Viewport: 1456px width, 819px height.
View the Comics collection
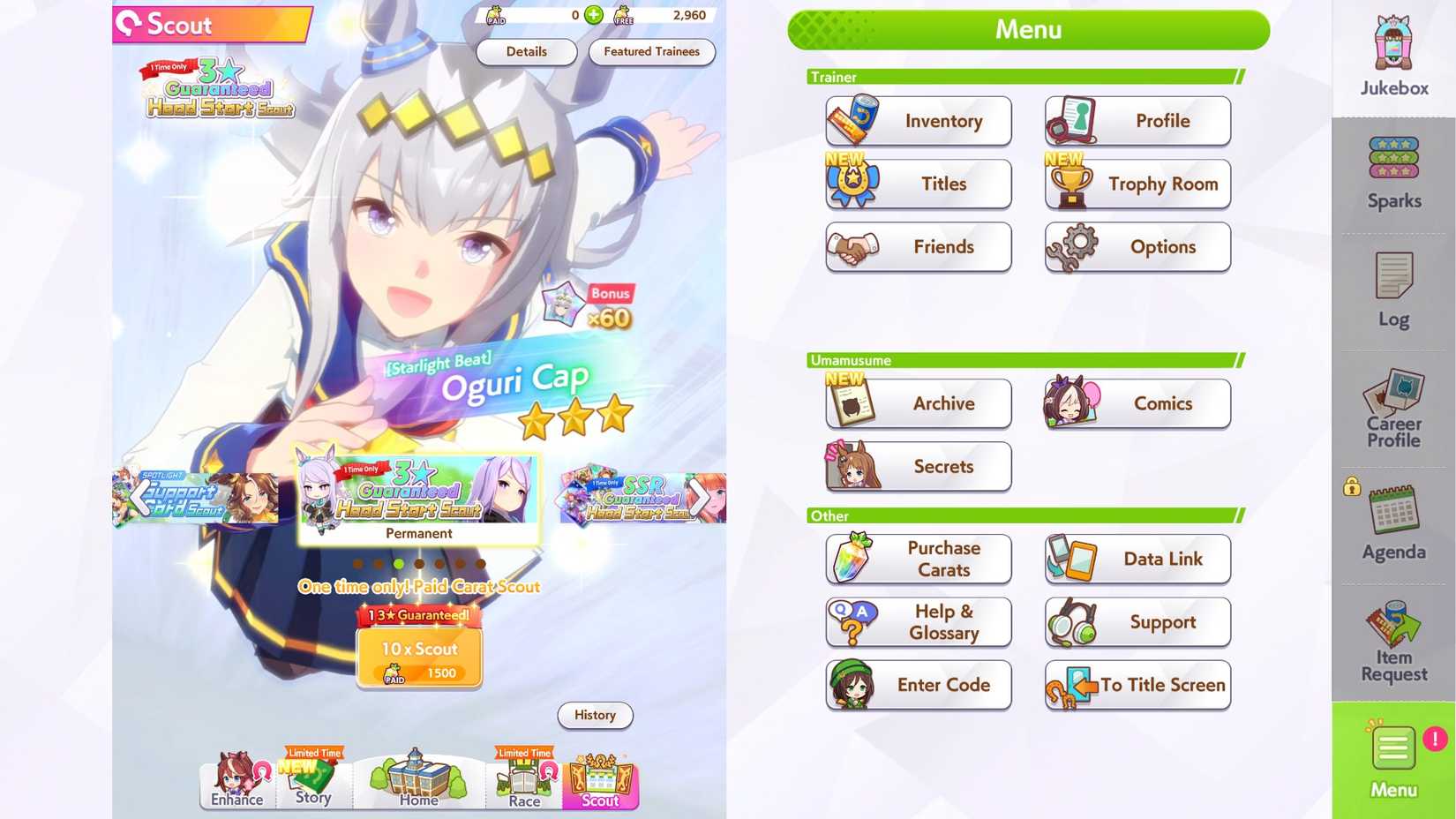click(x=1137, y=403)
